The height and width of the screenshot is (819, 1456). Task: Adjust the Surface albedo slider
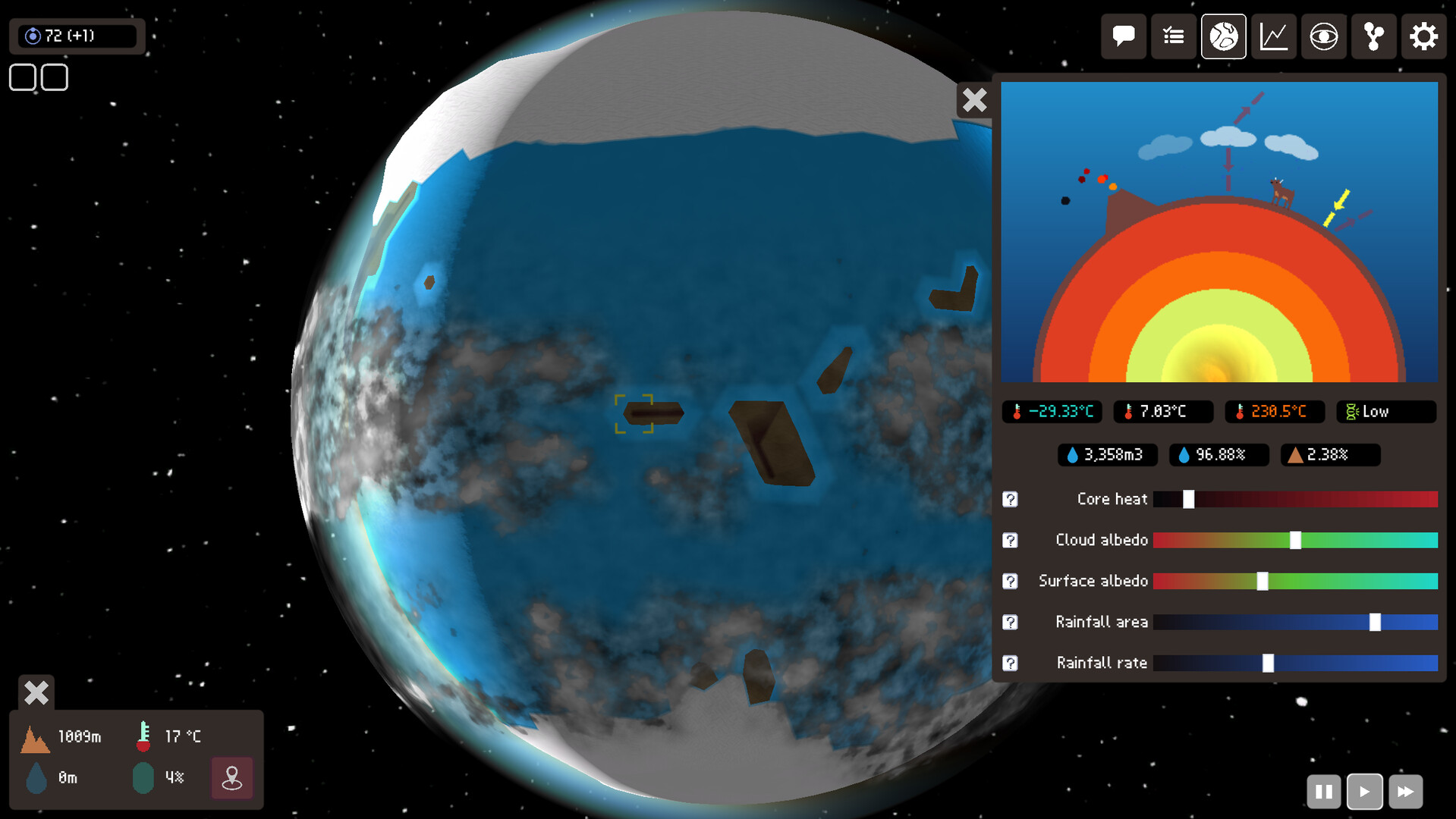click(1262, 581)
